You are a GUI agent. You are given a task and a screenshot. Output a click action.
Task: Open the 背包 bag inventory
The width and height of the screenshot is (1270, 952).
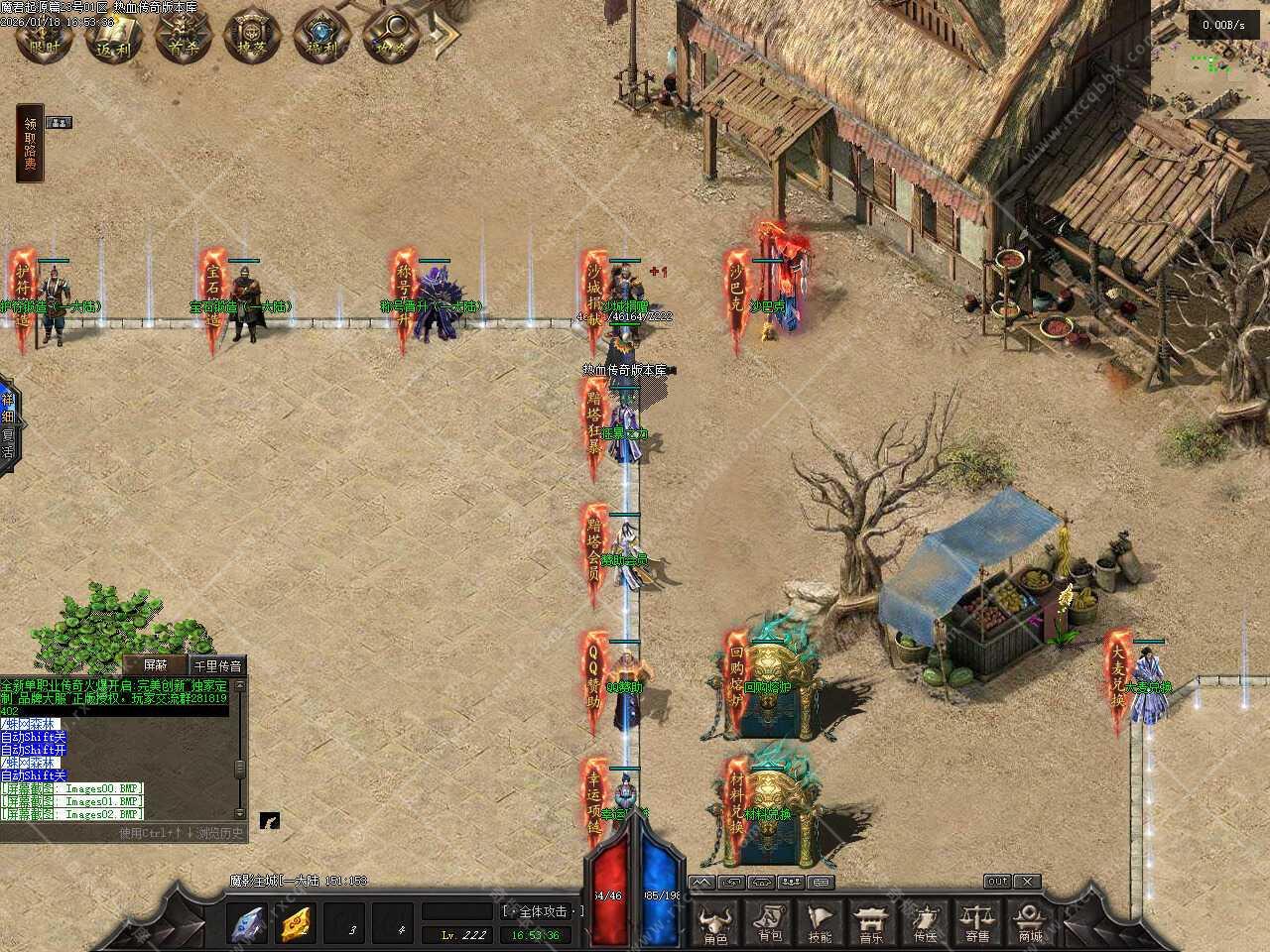click(x=769, y=923)
